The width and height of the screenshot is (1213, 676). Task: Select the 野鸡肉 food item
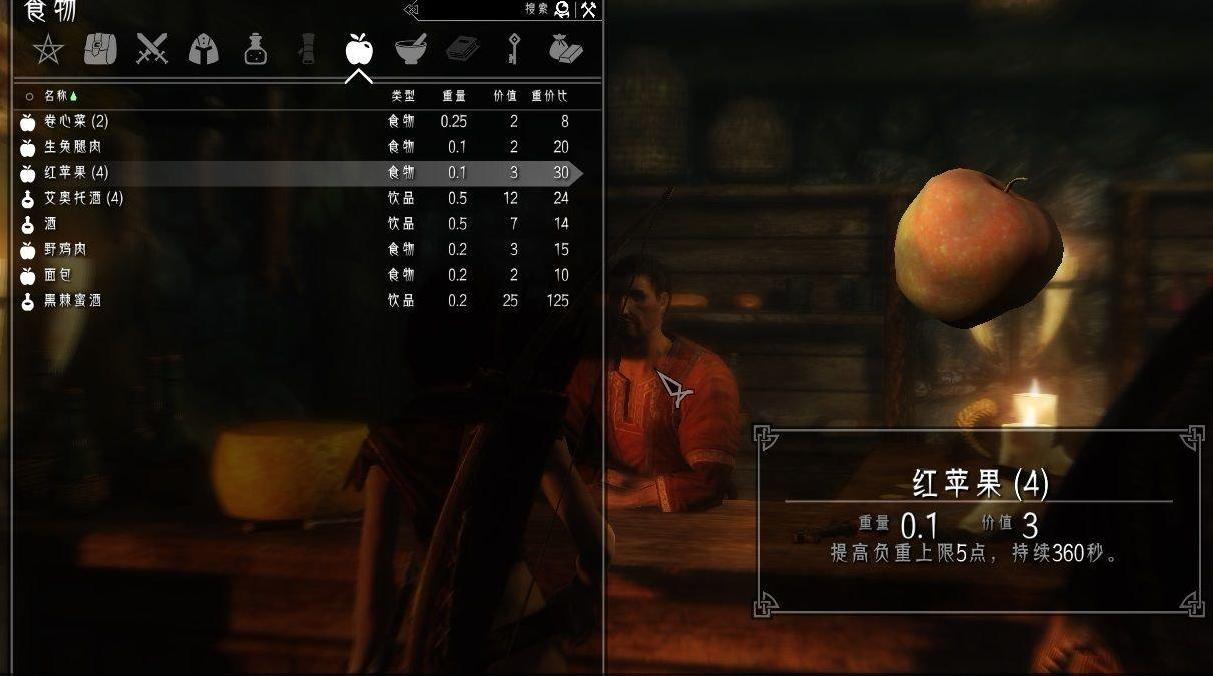click(65, 249)
